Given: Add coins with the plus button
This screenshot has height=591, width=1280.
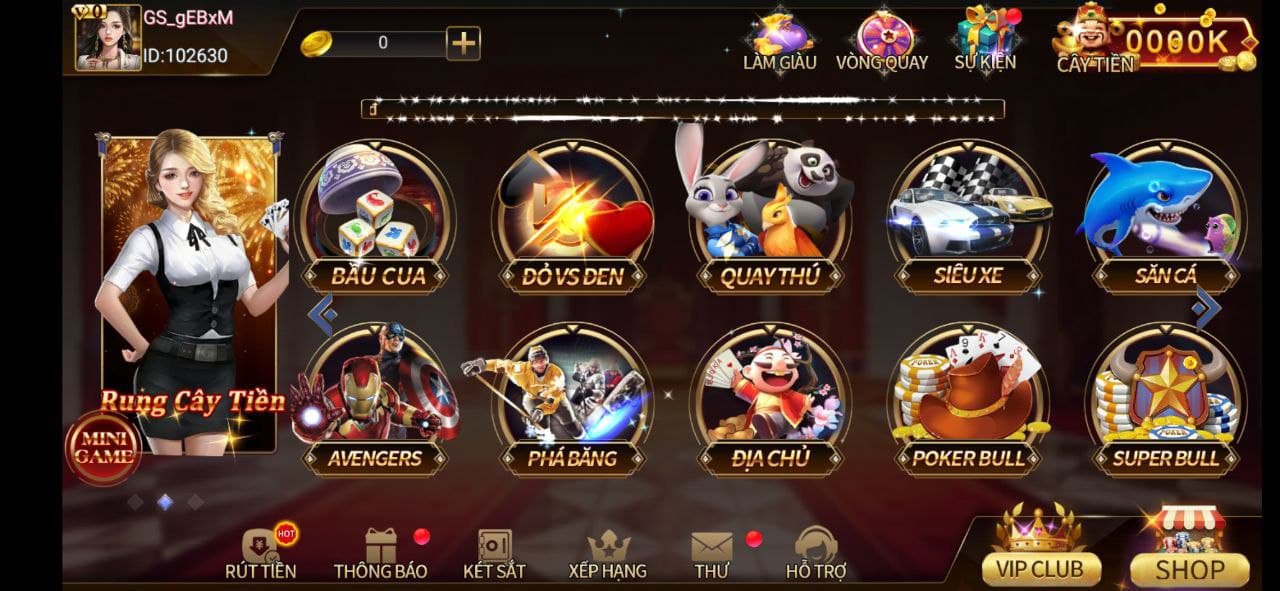Looking at the screenshot, I should pos(463,43).
